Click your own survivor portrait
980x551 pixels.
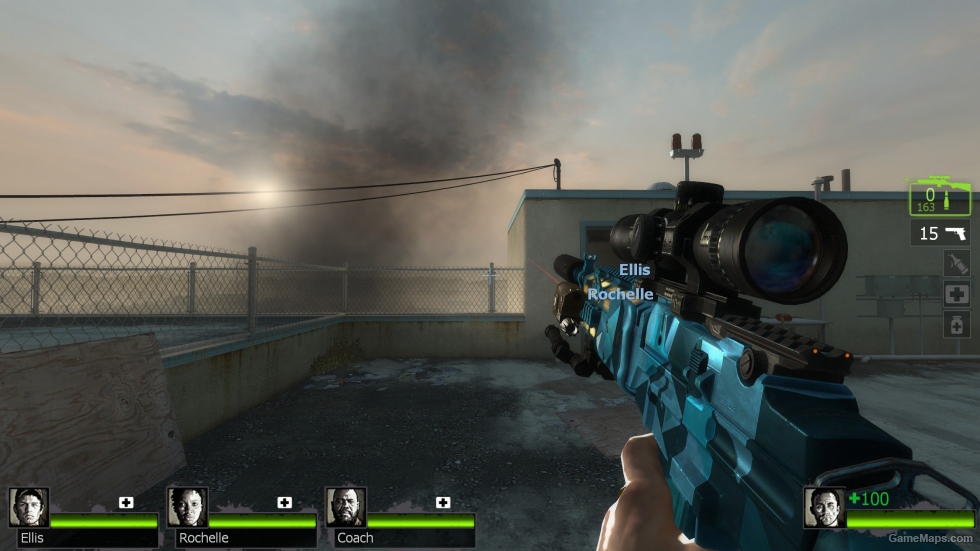coord(824,507)
